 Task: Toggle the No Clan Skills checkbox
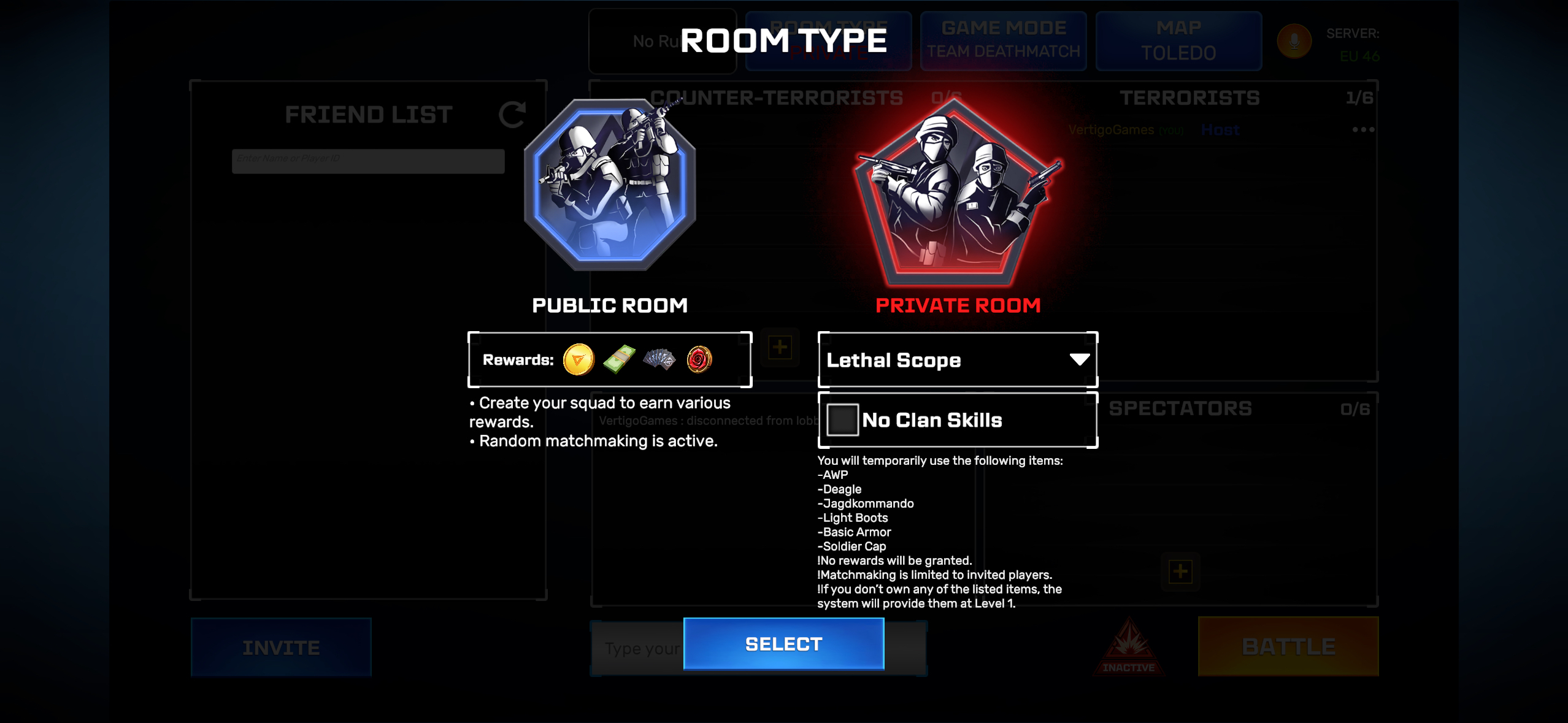pos(842,420)
